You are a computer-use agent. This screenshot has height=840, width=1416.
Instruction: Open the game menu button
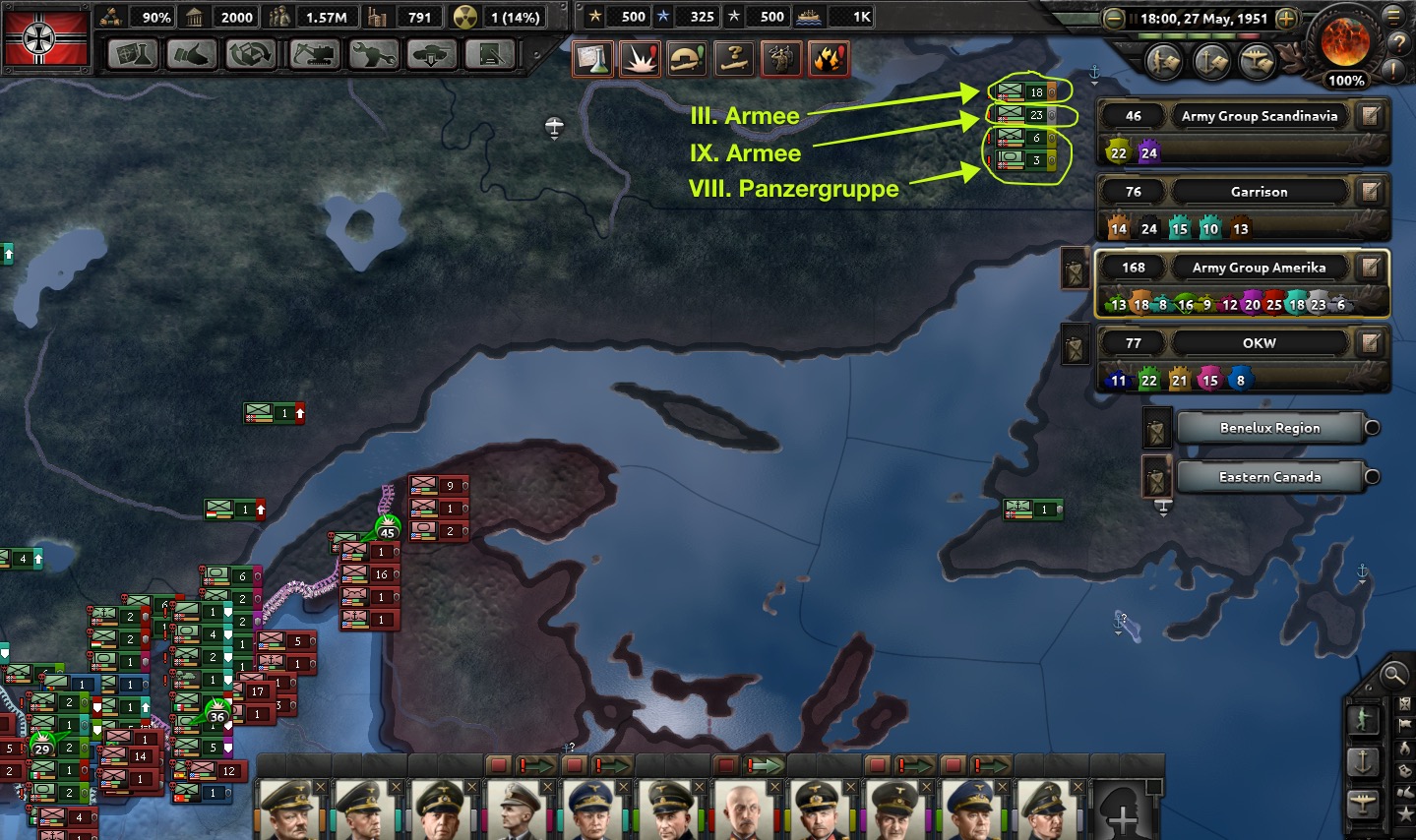[1393, 15]
